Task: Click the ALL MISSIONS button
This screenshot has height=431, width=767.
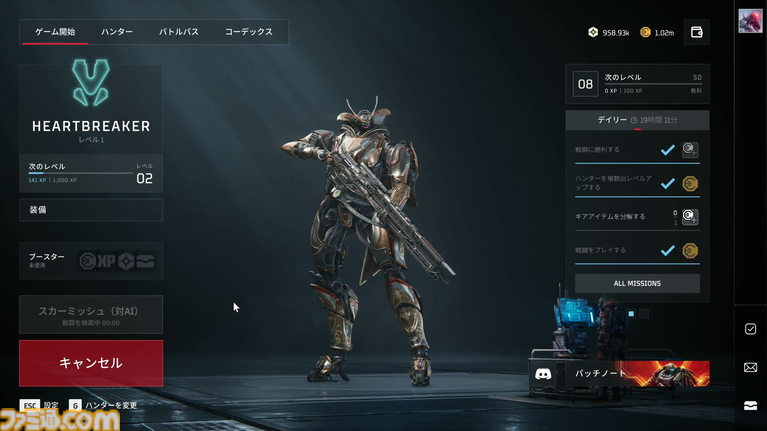Action: [637, 283]
